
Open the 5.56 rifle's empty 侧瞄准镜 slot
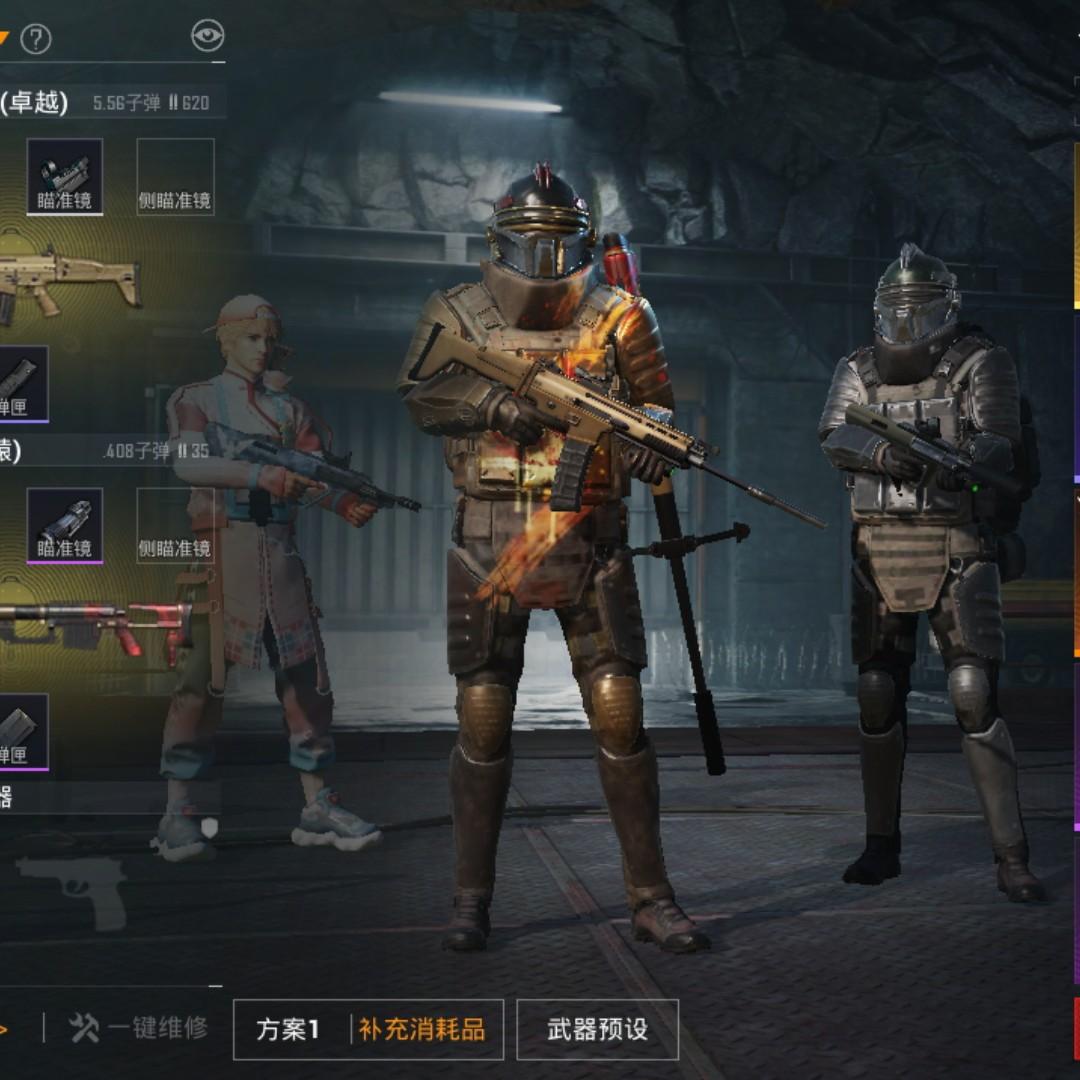pyautogui.click(x=175, y=176)
